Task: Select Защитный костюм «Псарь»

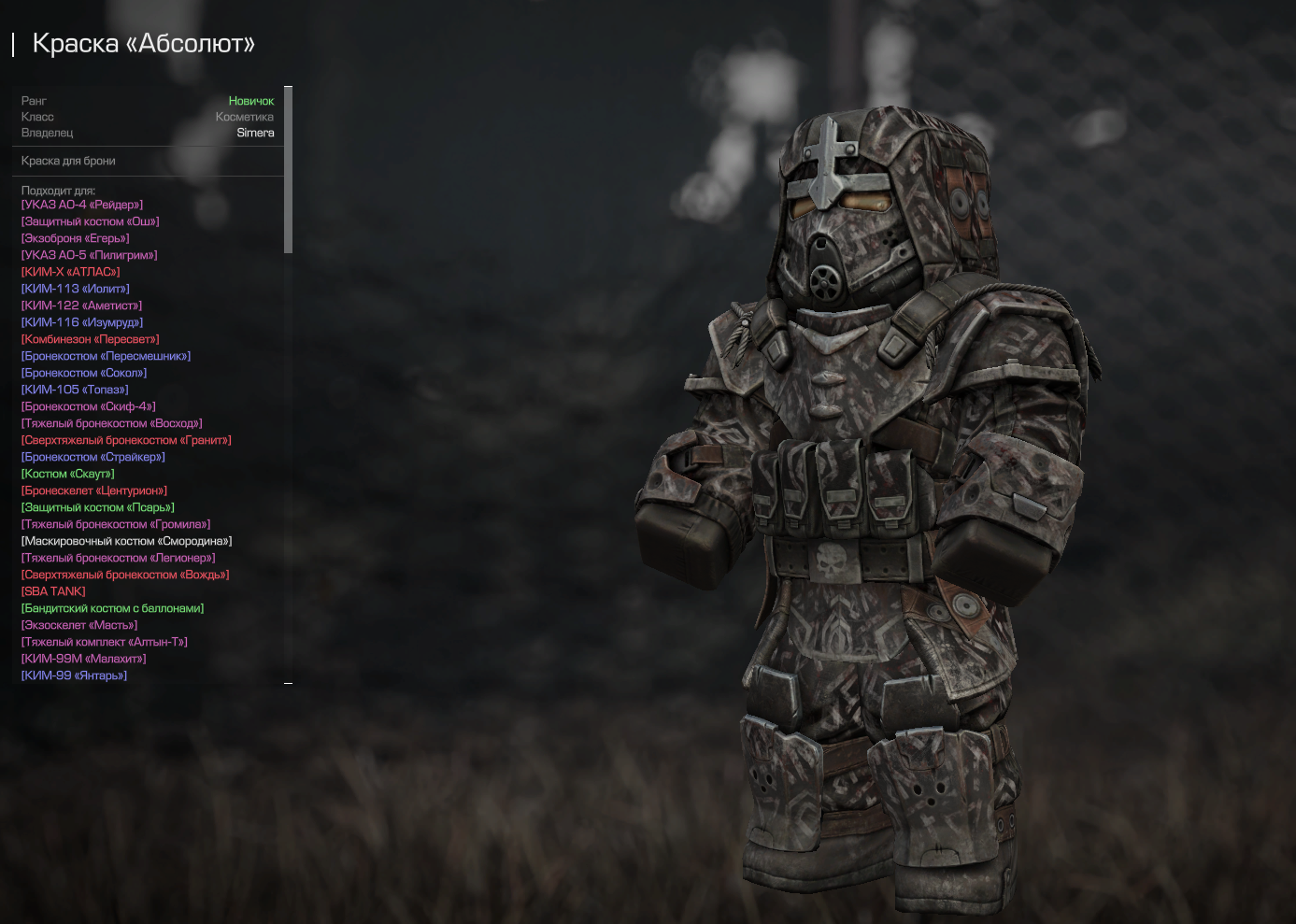Action: point(98,507)
